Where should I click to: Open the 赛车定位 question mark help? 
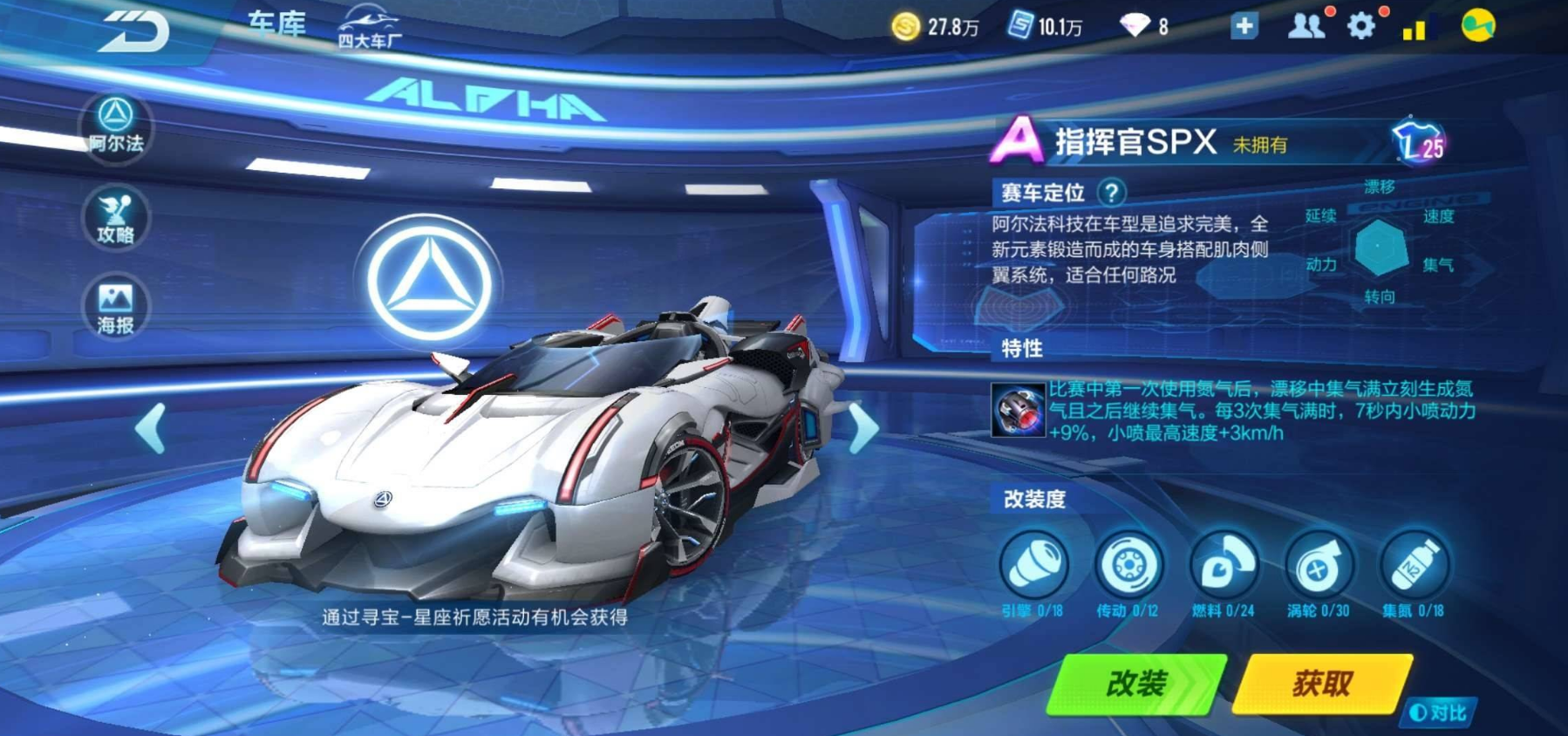coord(1111,192)
